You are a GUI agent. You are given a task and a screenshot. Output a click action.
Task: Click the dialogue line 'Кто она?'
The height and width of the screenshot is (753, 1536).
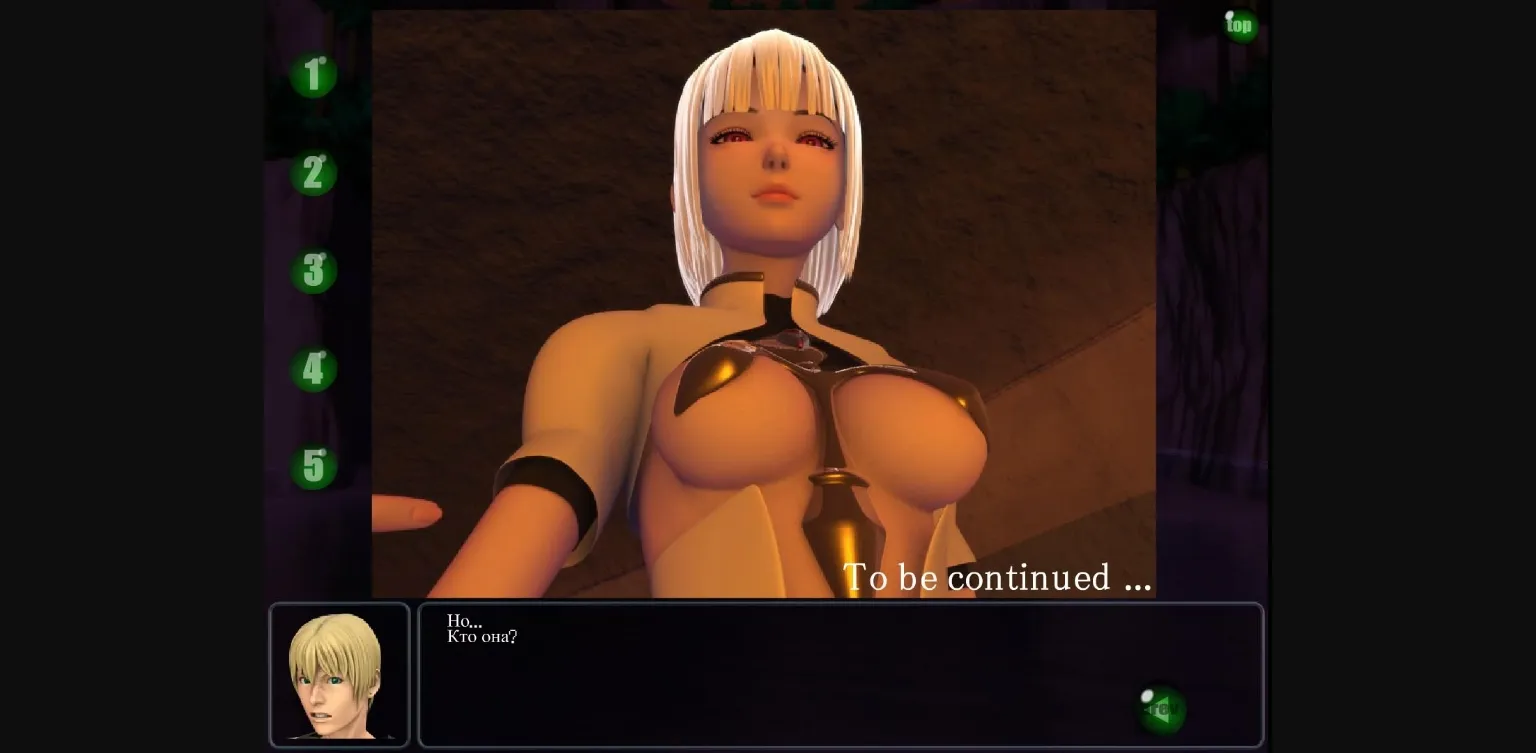tap(482, 637)
